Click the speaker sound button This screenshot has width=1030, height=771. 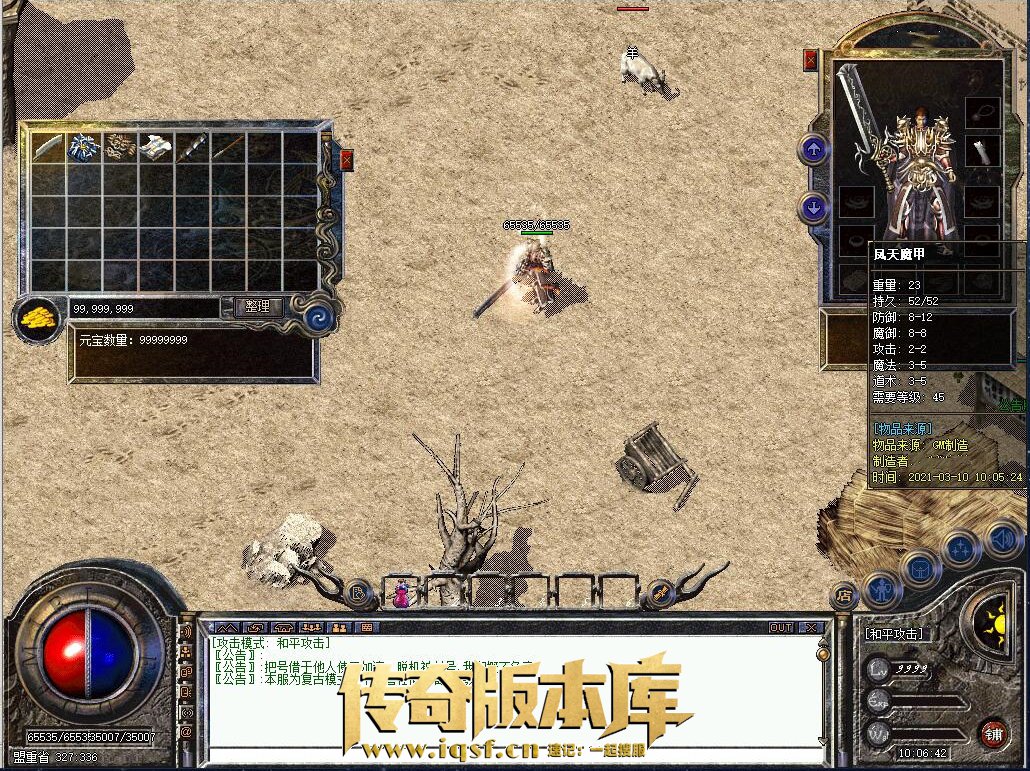[x=1002, y=540]
